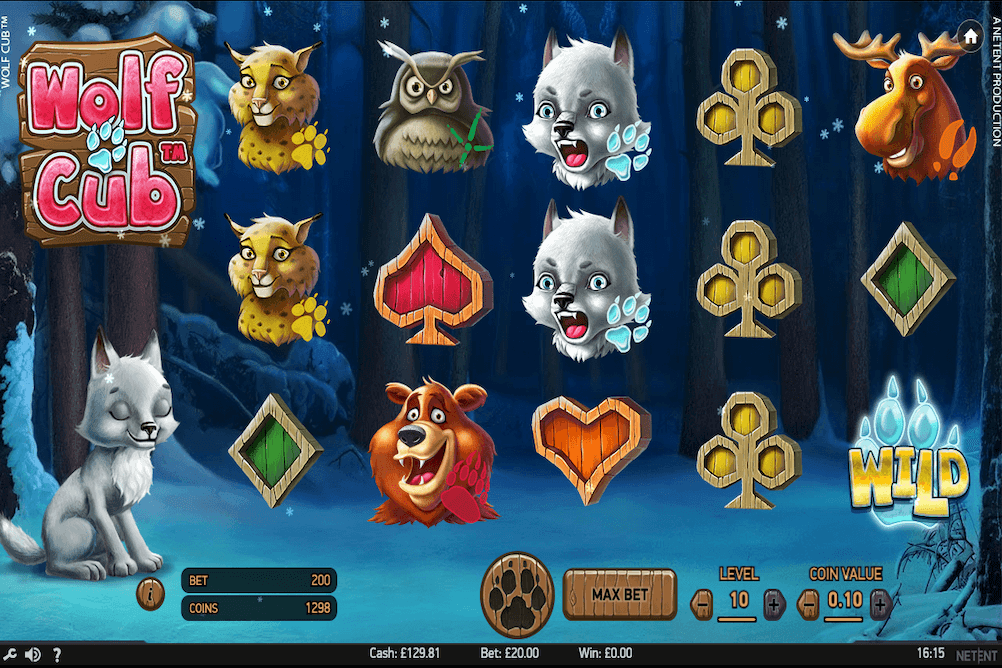Increase the bet level
Image resolution: width=1002 pixels, height=668 pixels.
click(x=774, y=603)
